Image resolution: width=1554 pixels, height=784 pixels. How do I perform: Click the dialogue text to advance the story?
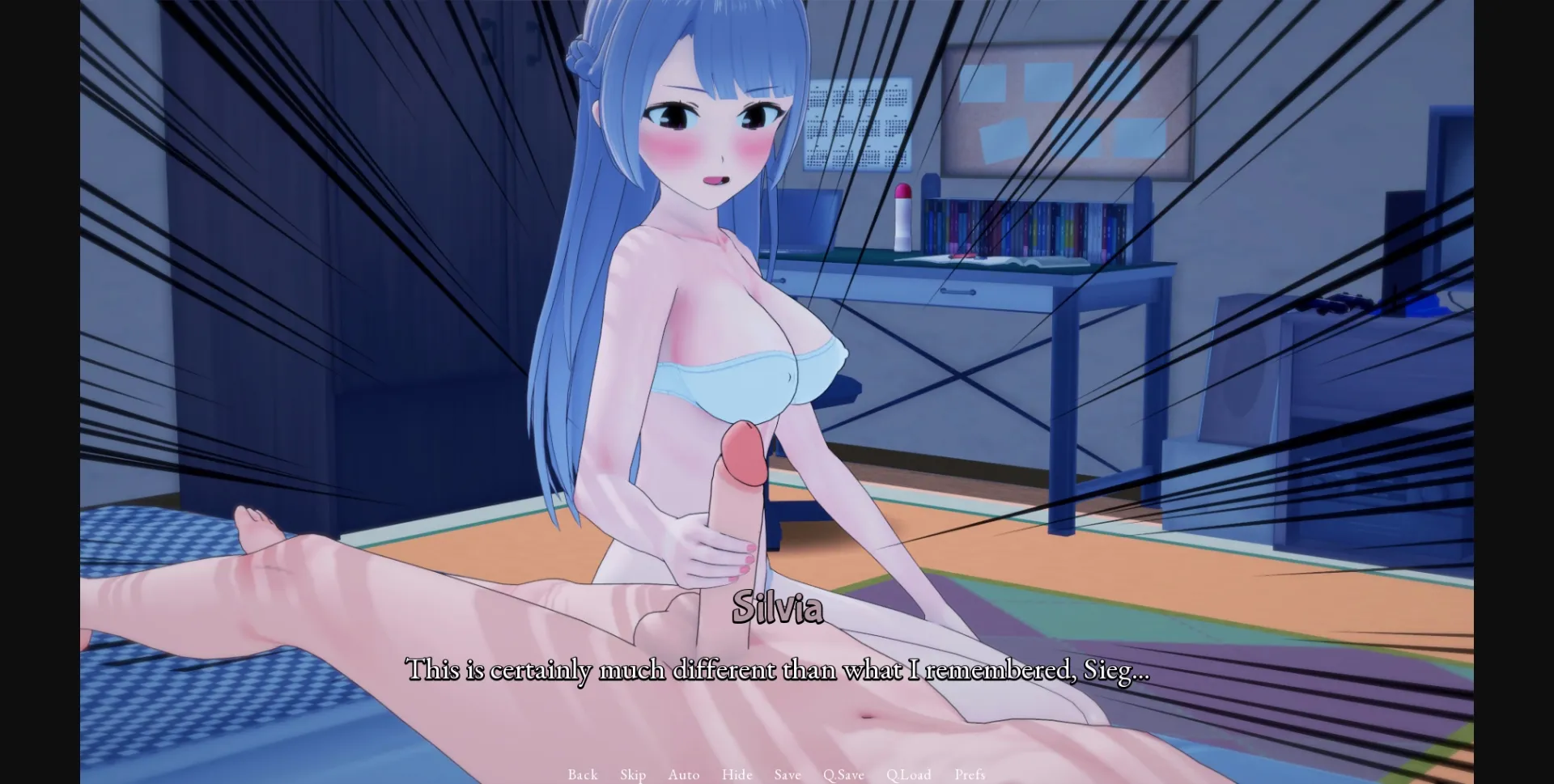pos(779,670)
